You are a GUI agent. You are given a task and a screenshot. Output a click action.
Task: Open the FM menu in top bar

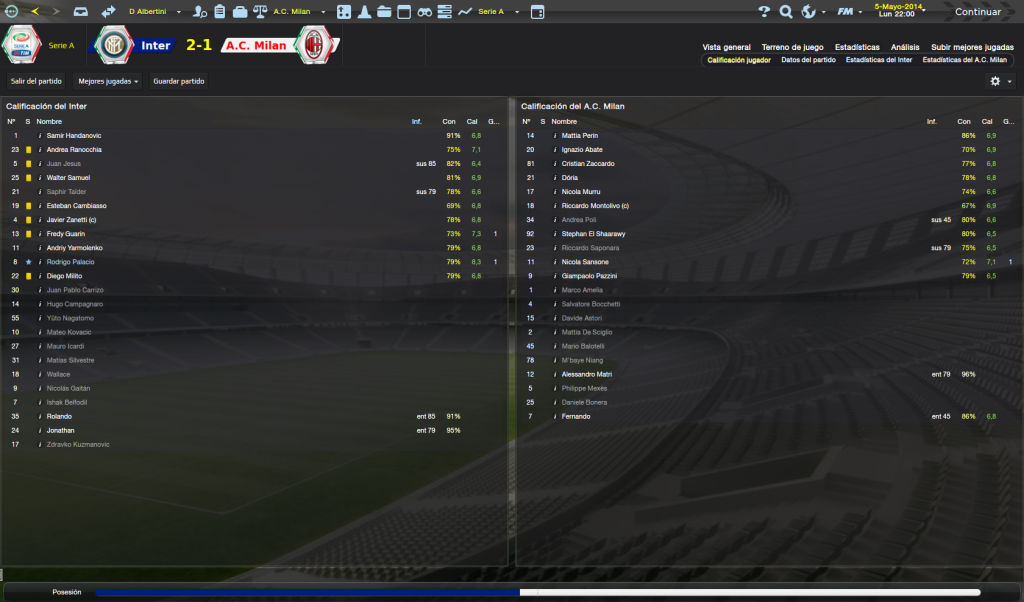(x=850, y=12)
